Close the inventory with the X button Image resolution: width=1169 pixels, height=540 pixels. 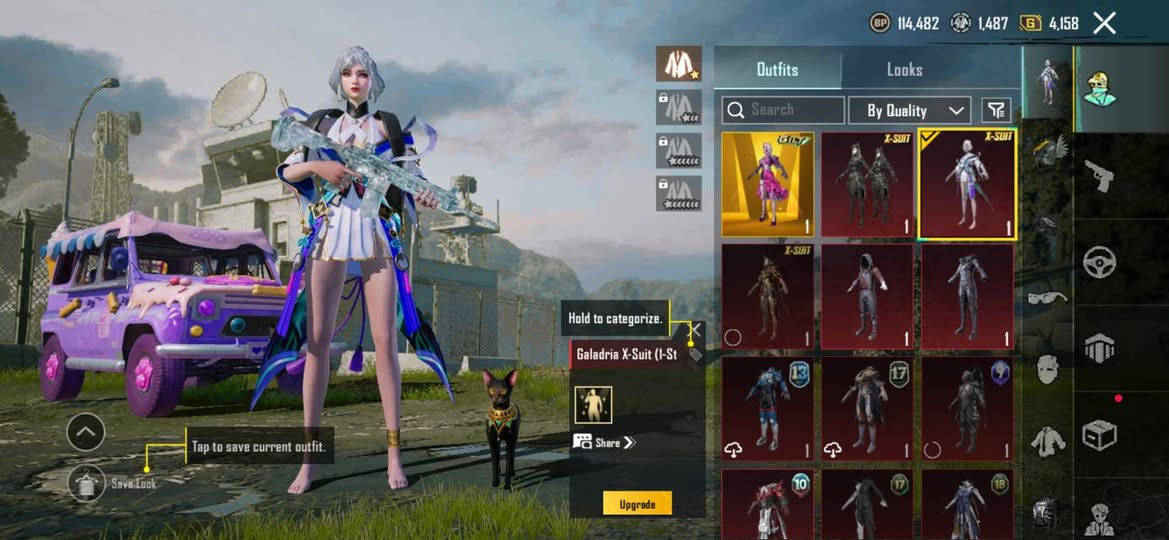click(1104, 23)
